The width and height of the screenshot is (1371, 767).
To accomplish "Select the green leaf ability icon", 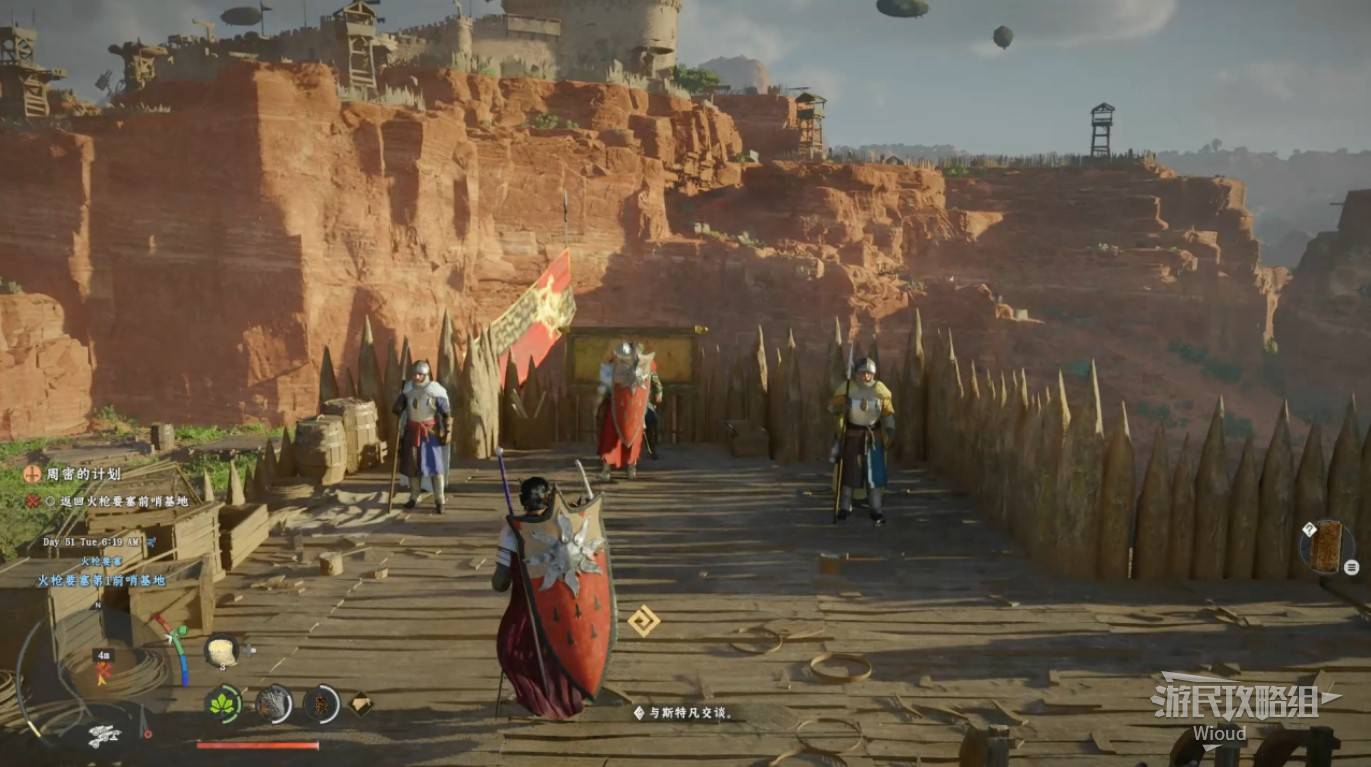I will pos(223,703).
